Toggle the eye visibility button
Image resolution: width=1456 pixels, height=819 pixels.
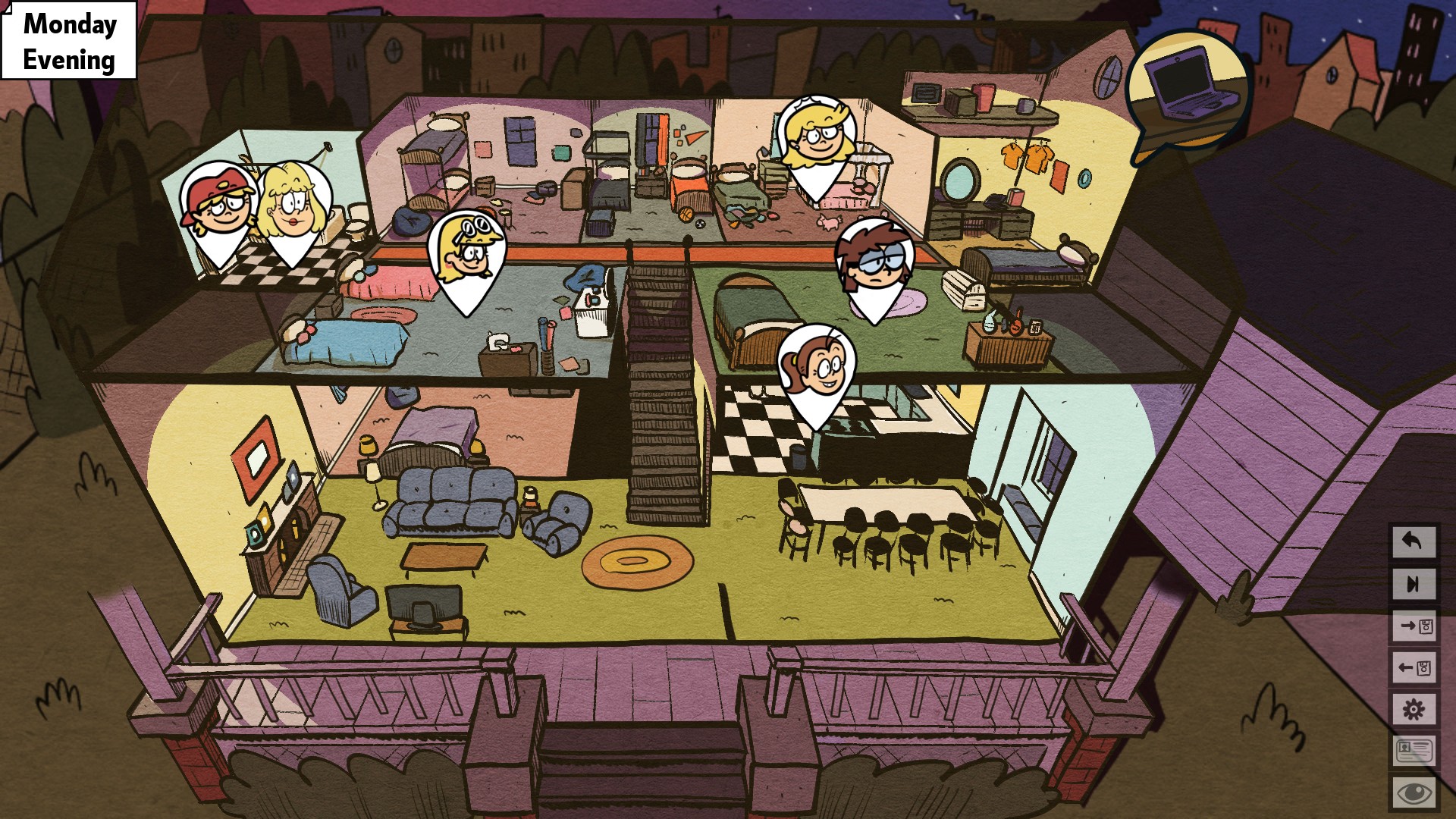click(x=1413, y=793)
